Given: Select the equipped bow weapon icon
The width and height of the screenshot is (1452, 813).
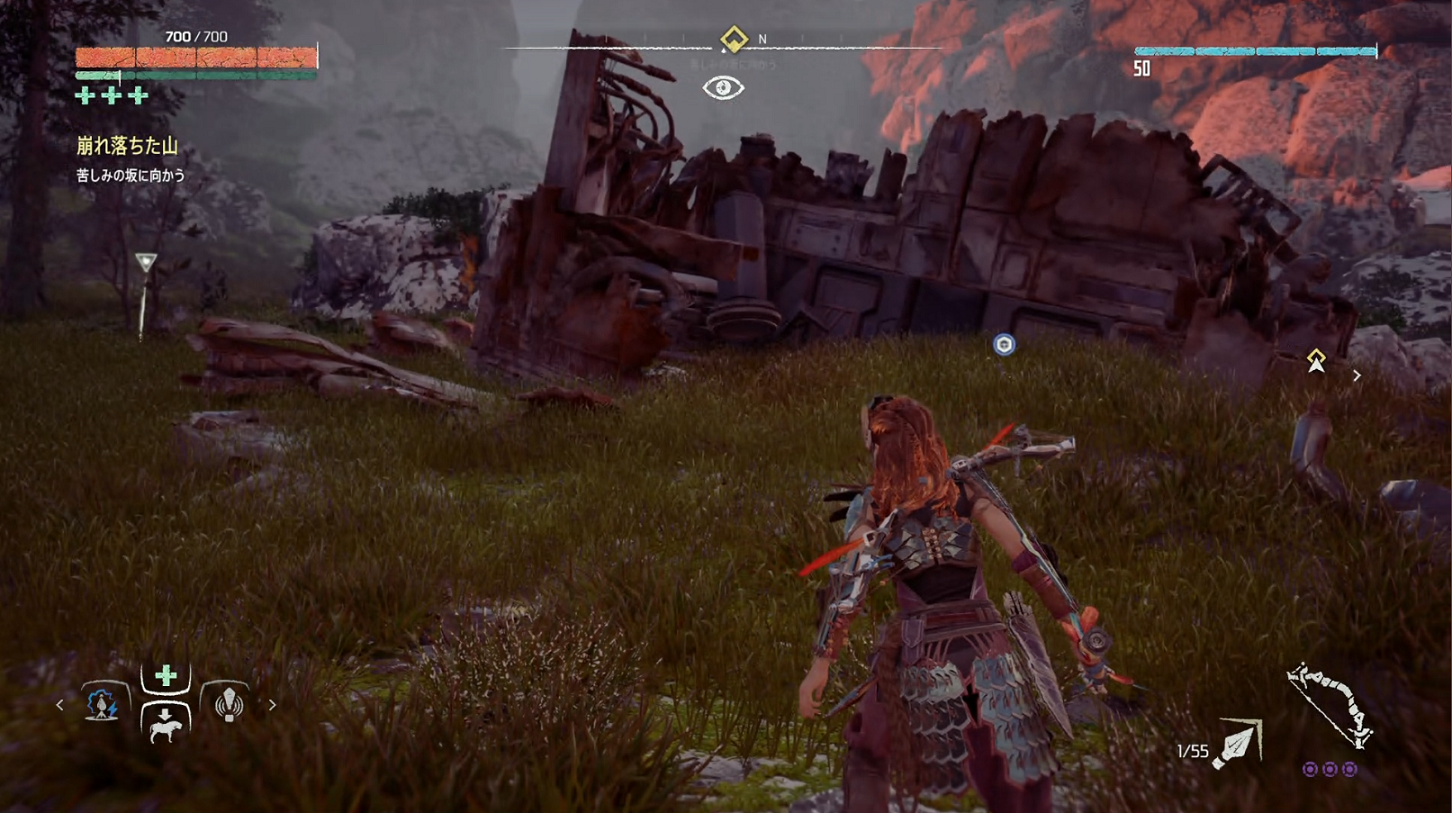Looking at the screenshot, I should [1332, 705].
